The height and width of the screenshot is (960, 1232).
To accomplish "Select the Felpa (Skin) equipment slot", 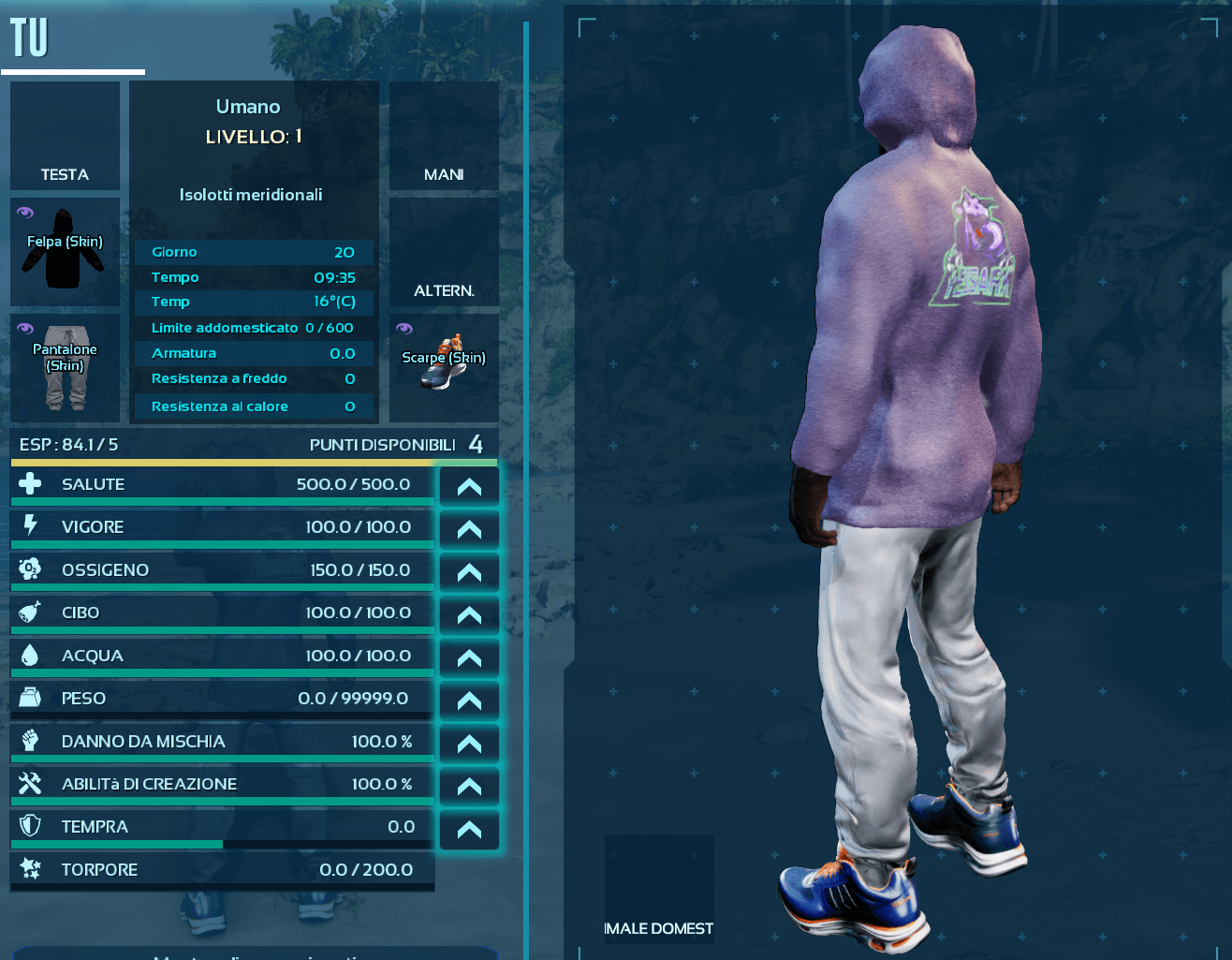I will click(x=65, y=253).
